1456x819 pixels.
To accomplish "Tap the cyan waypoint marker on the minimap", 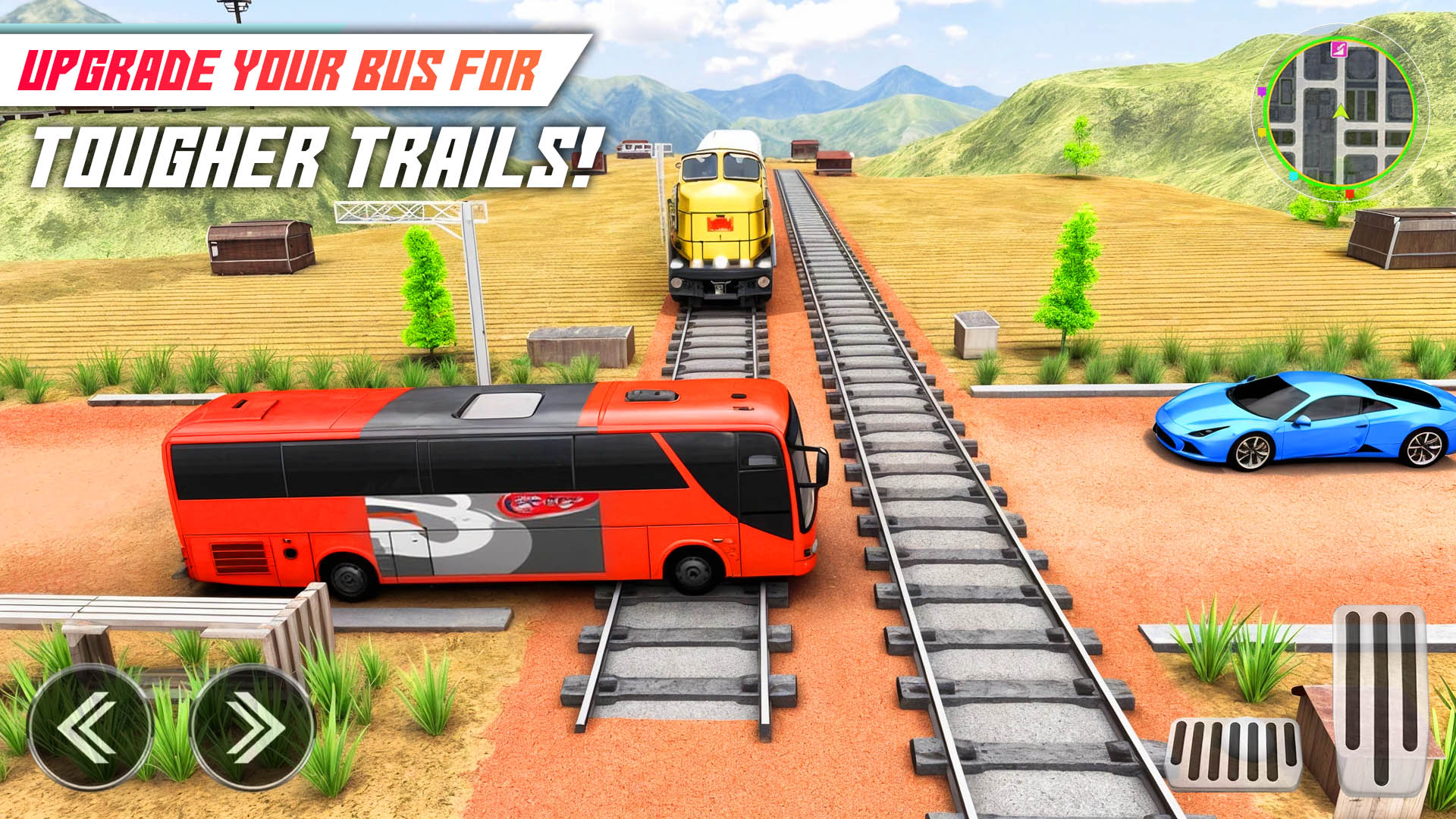I will point(1293,176).
